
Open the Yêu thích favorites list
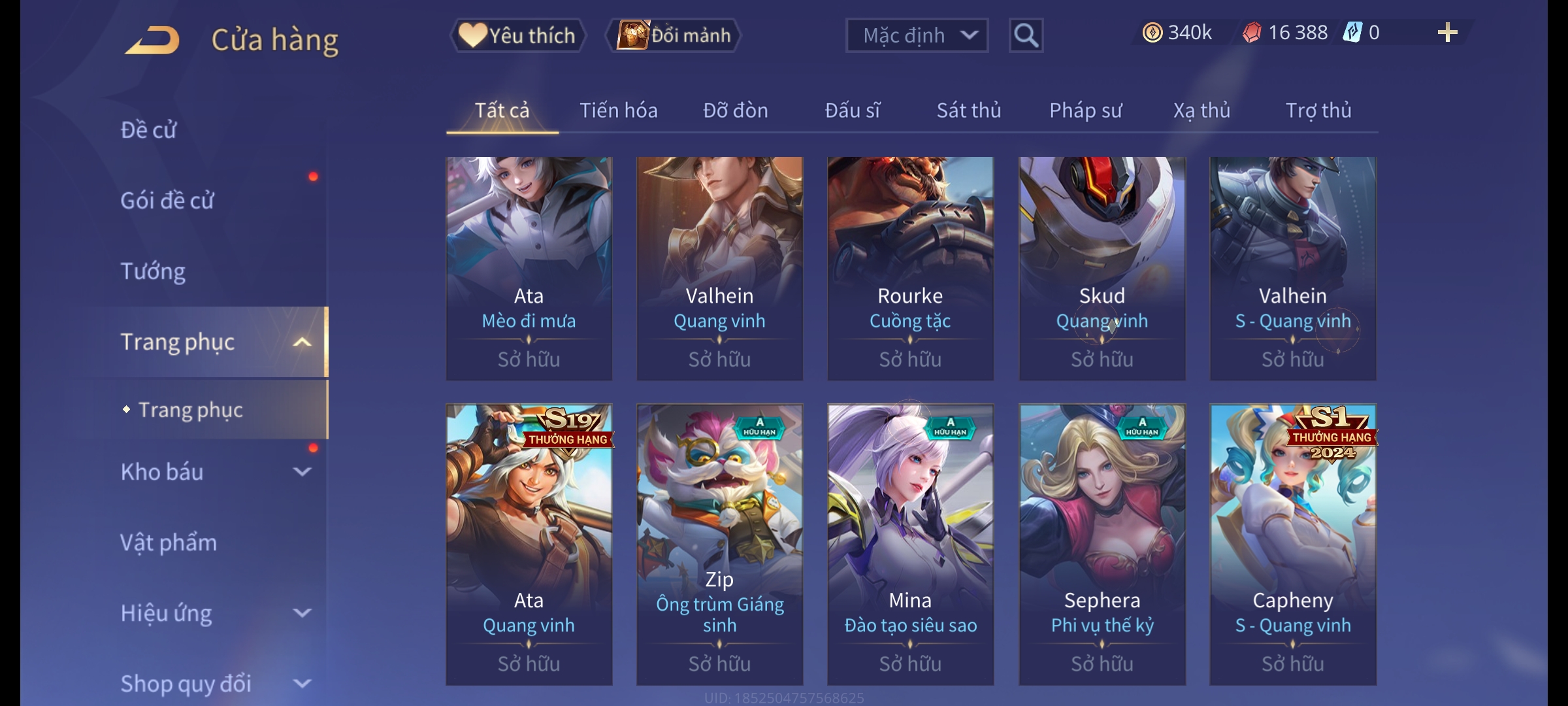tap(517, 35)
